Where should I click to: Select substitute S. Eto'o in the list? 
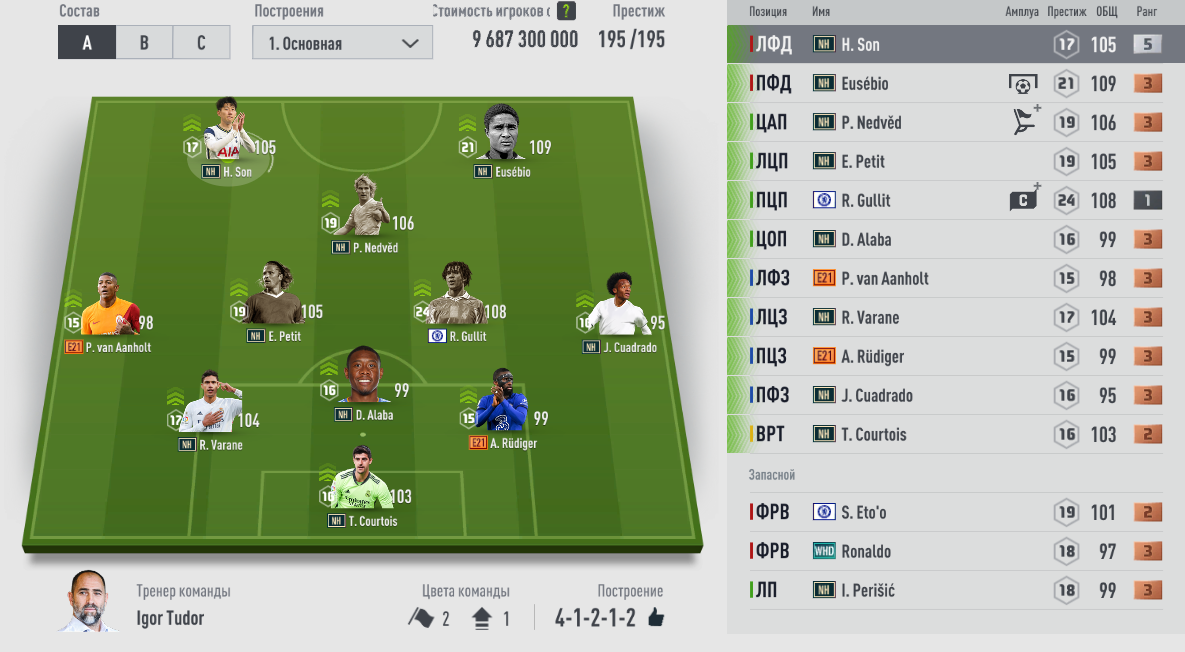(955, 512)
